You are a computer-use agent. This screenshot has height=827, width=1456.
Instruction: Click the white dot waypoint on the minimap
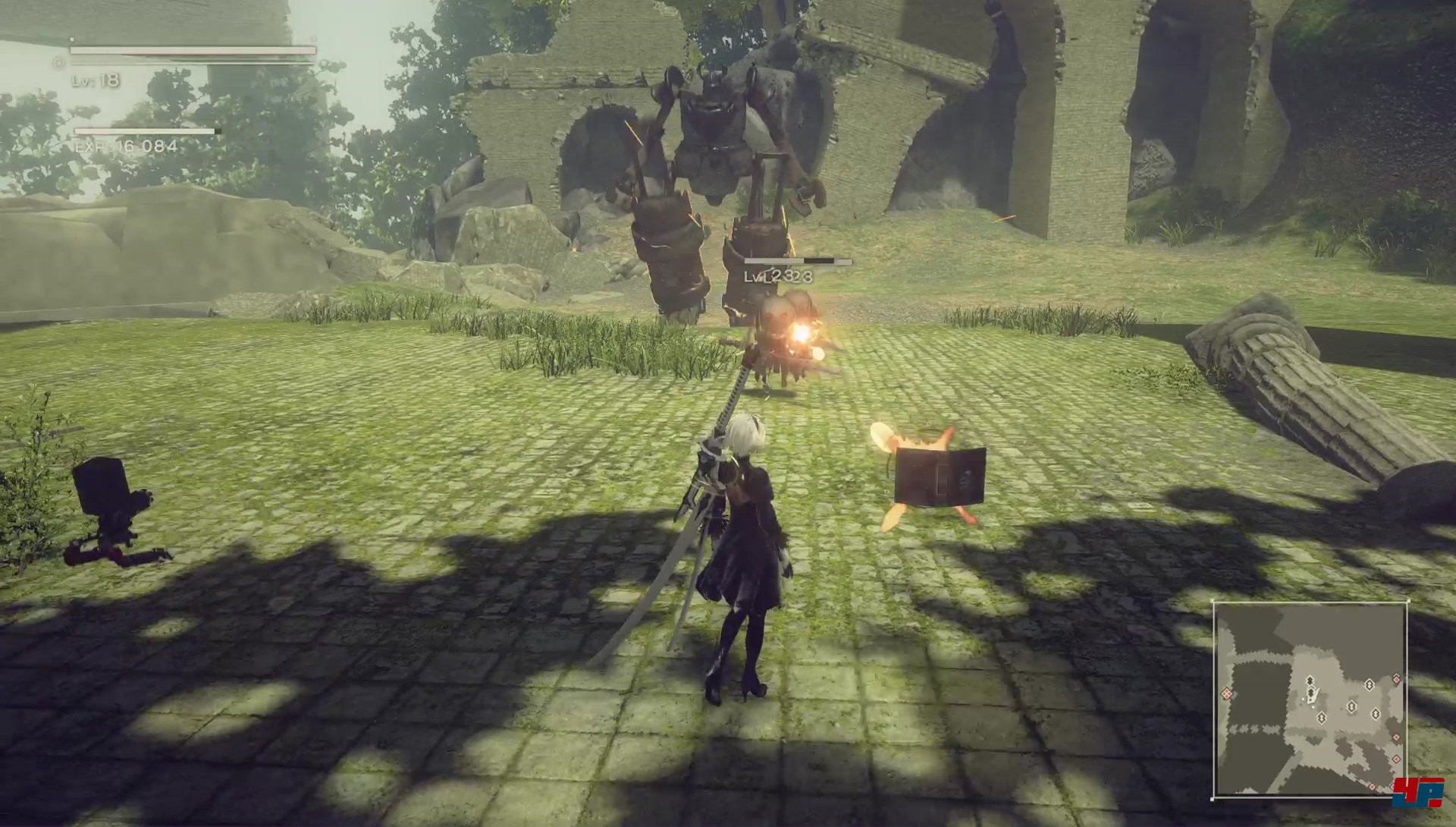pyautogui.click(x=1303, y=699)
